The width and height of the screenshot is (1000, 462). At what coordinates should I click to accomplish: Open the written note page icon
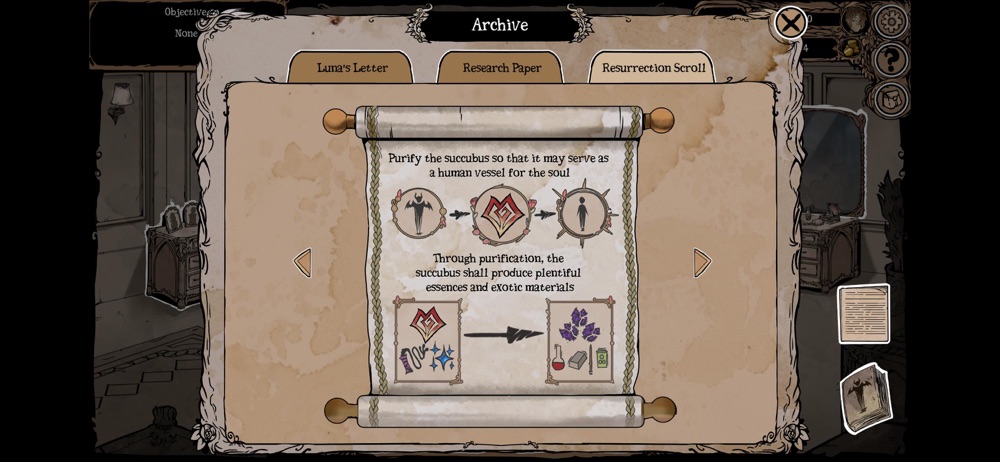point(863,314)
